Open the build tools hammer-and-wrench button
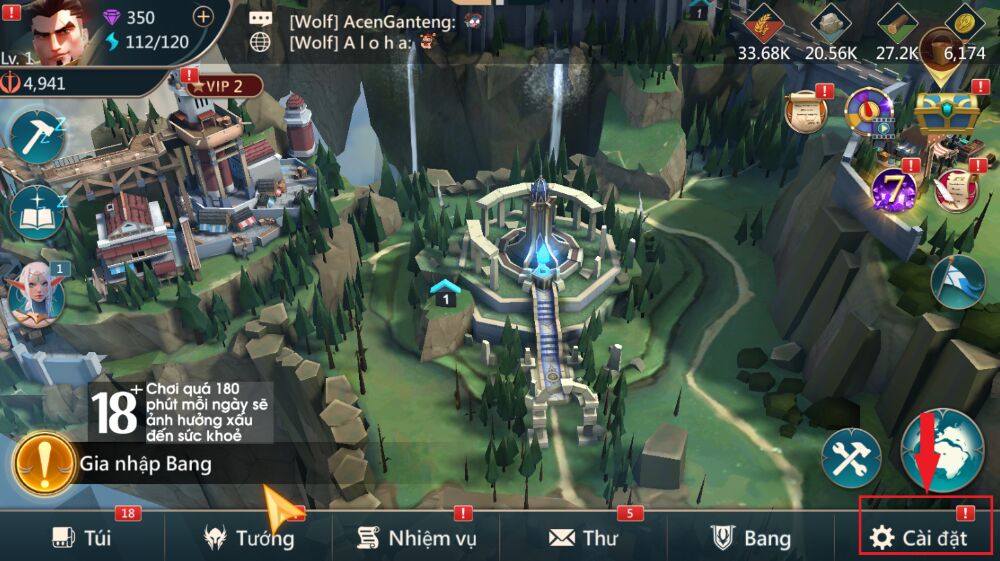1000x561 pixels. 851,459
